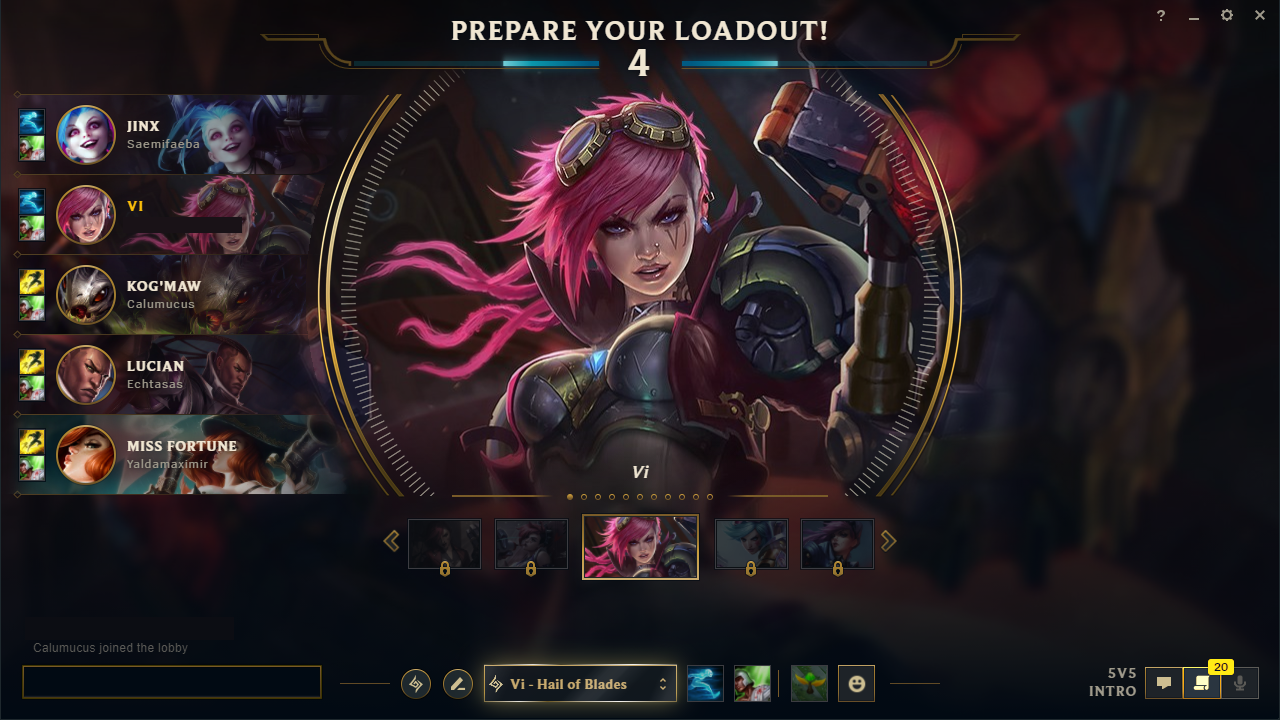Viewport: 1280px width, 720px height.
Task: Open the client settings gear
Action: click(x=1227, y=16)
